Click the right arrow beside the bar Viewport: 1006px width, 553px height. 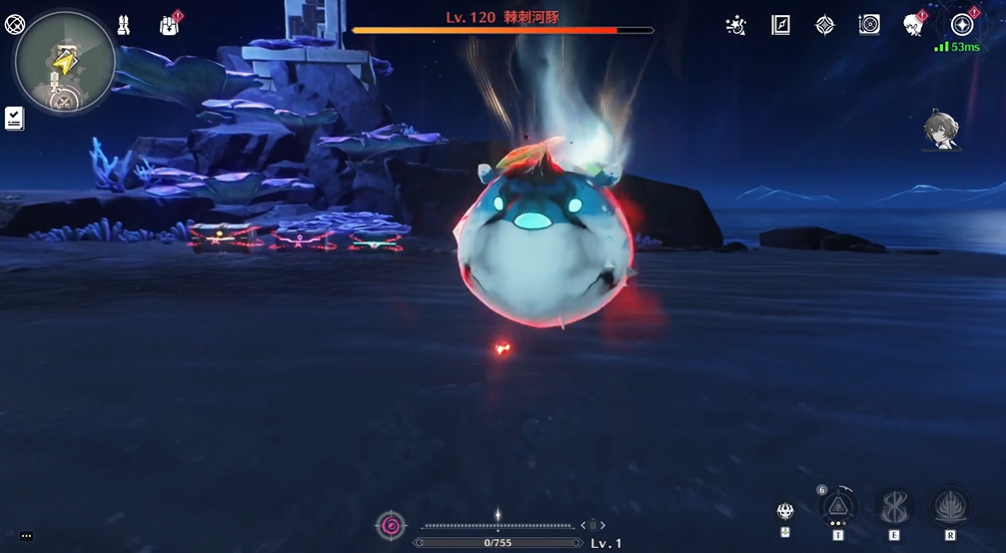pos(603,525)
